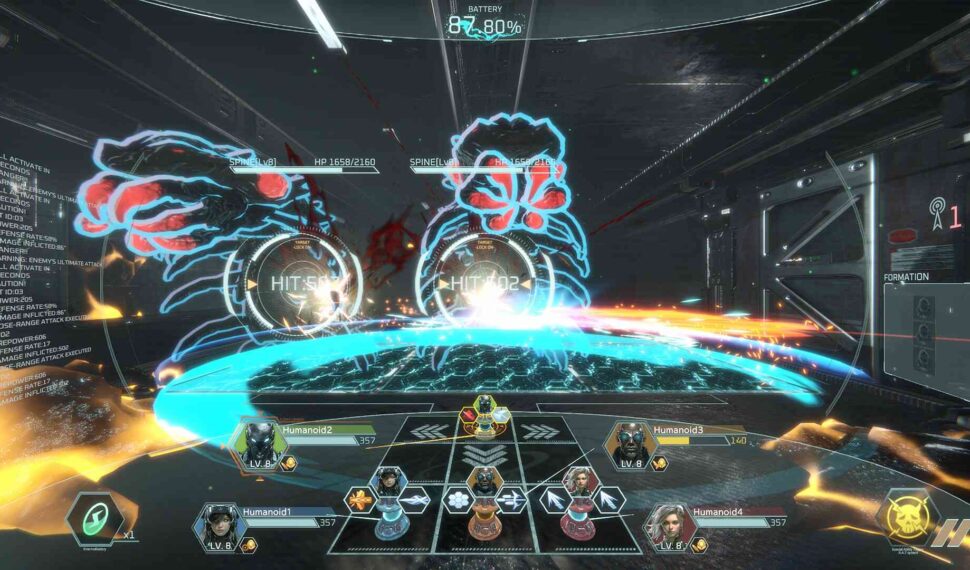
Task: Shift formation with the left chevron arrows
Action: (x=429, y=432)
